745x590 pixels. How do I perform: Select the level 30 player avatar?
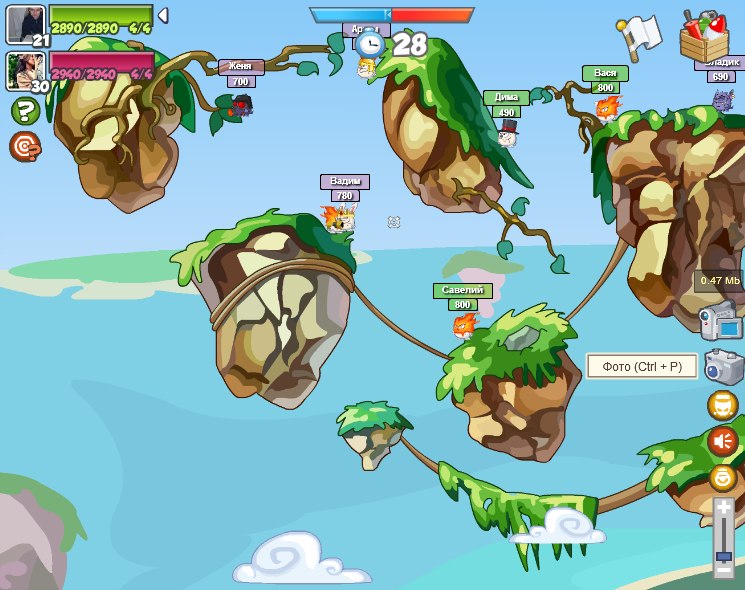click(25, 71)
